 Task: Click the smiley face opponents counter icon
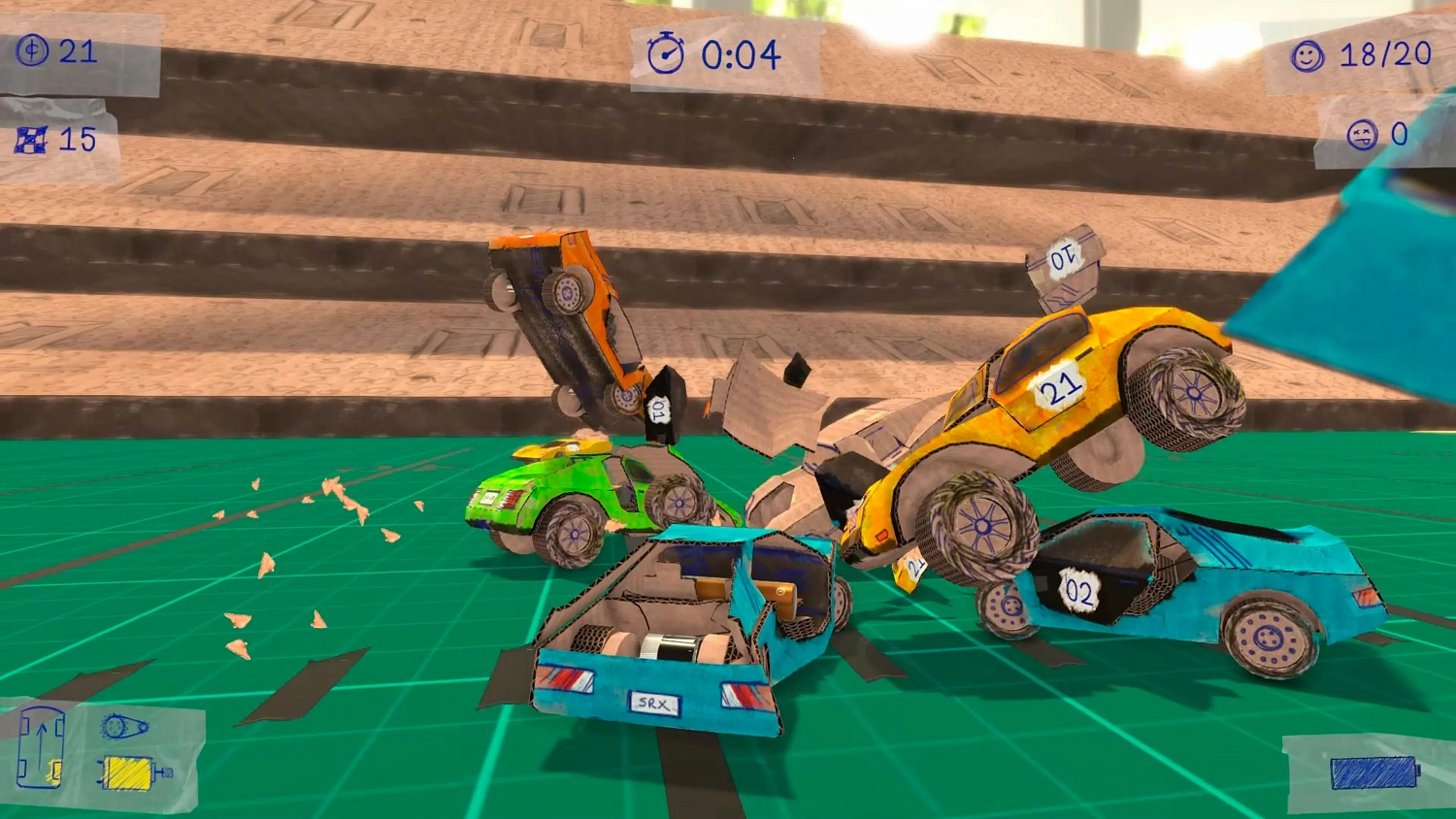tap(1308, 55)
